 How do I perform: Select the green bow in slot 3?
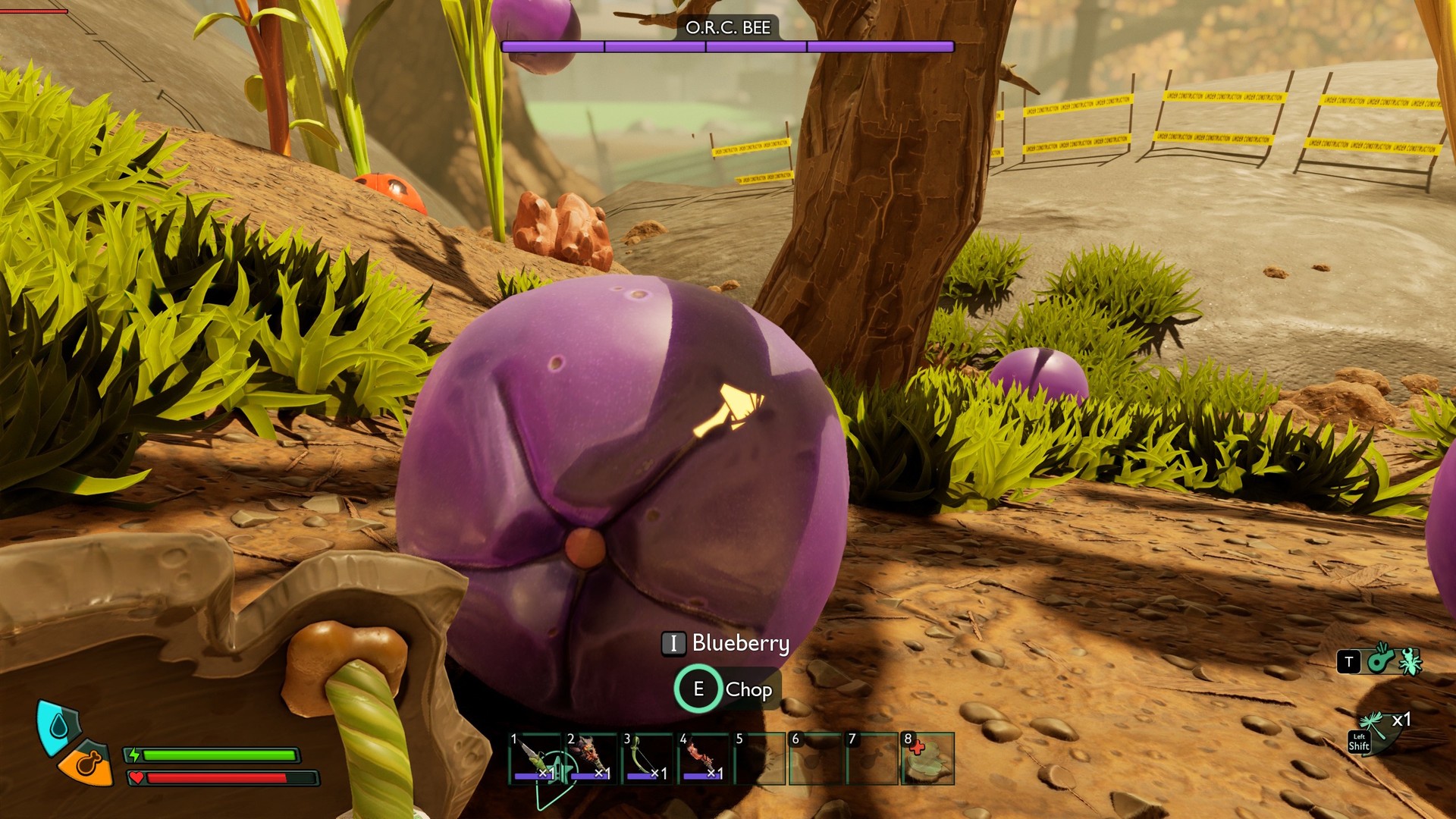coord(647,758)
